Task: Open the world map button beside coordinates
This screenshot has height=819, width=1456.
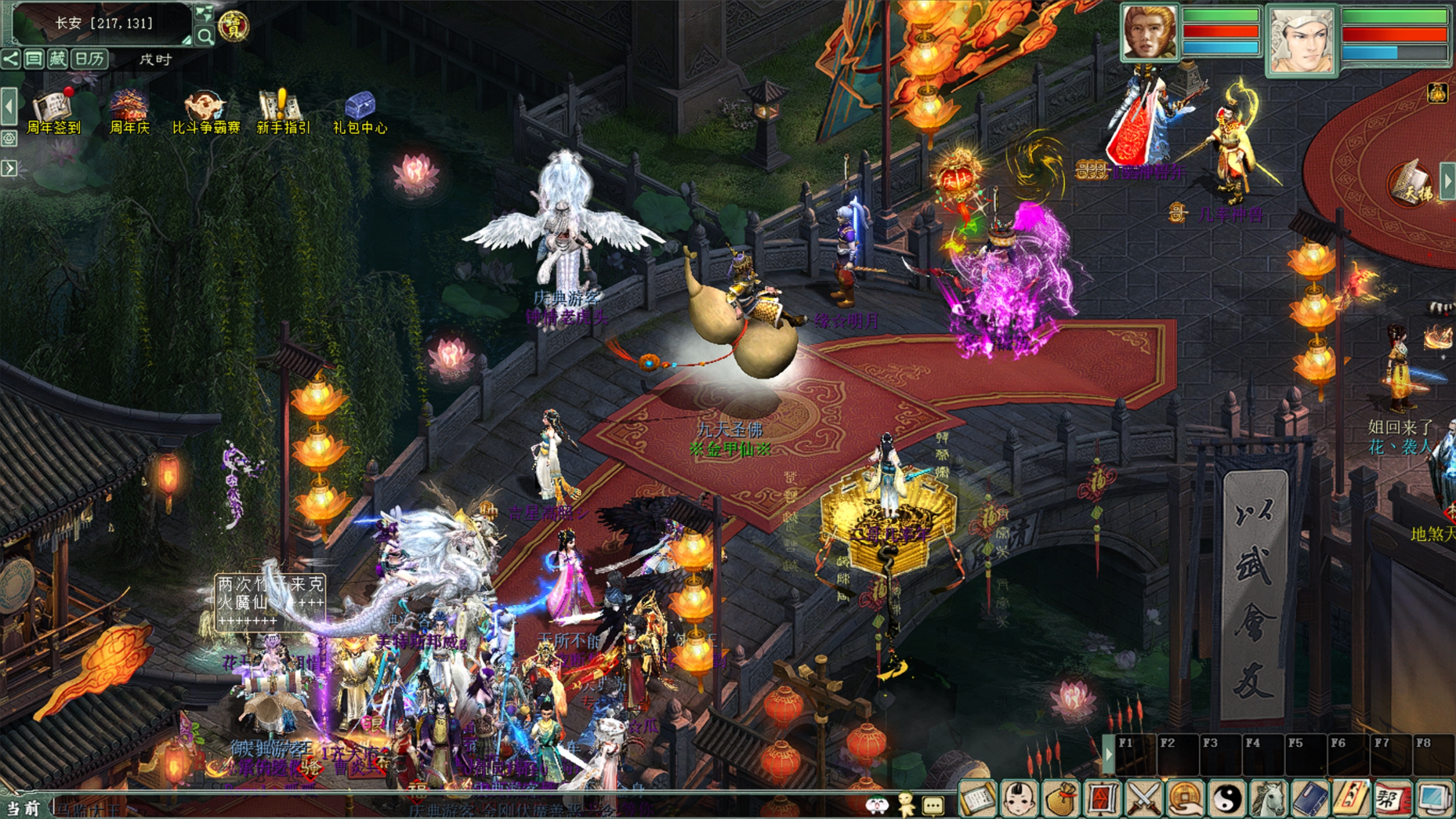Action: pyautogui.click(x=204, y=13)
